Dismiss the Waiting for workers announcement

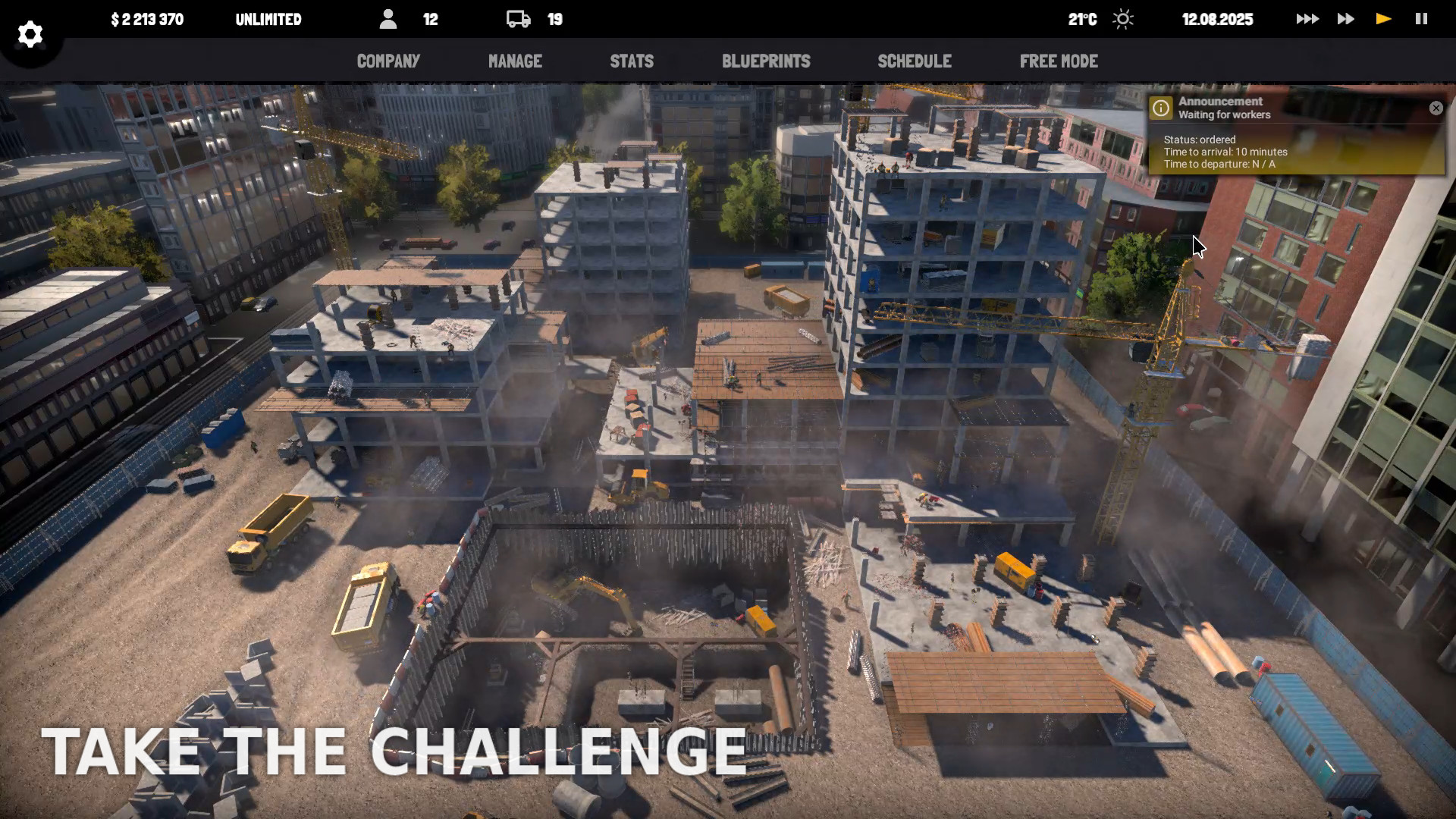pyautogui.click(x=1436, y=108)
